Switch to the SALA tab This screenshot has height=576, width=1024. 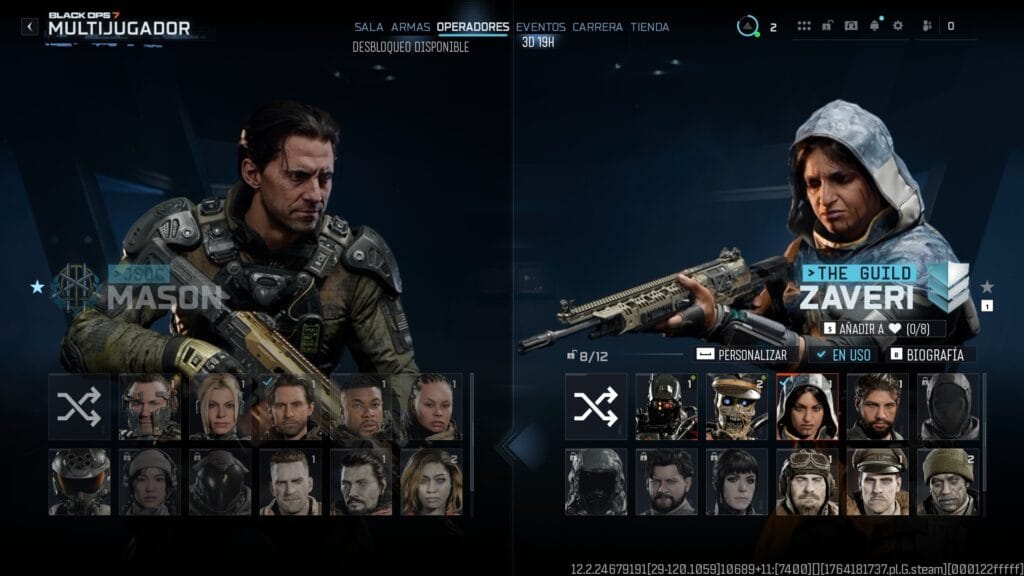pos(368,27)
